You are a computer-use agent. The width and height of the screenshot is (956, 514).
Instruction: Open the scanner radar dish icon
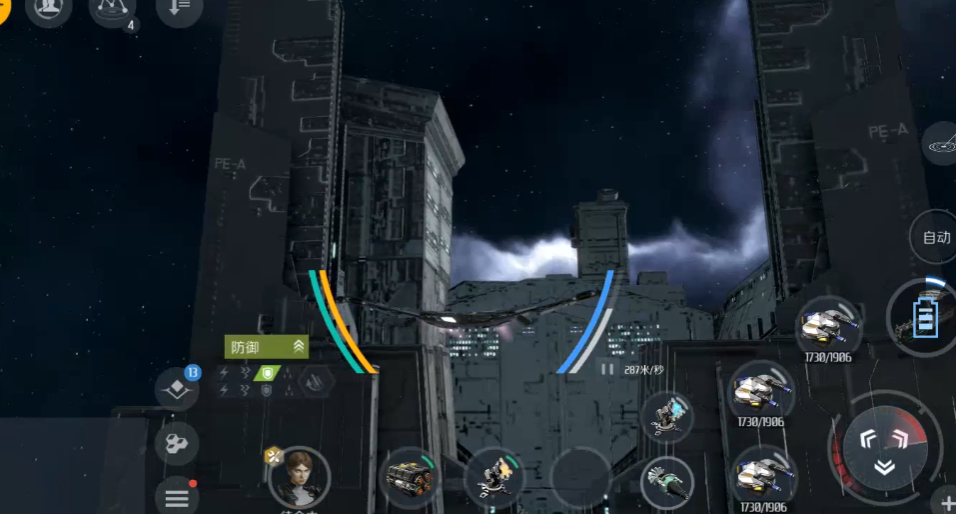coord(942,147)
